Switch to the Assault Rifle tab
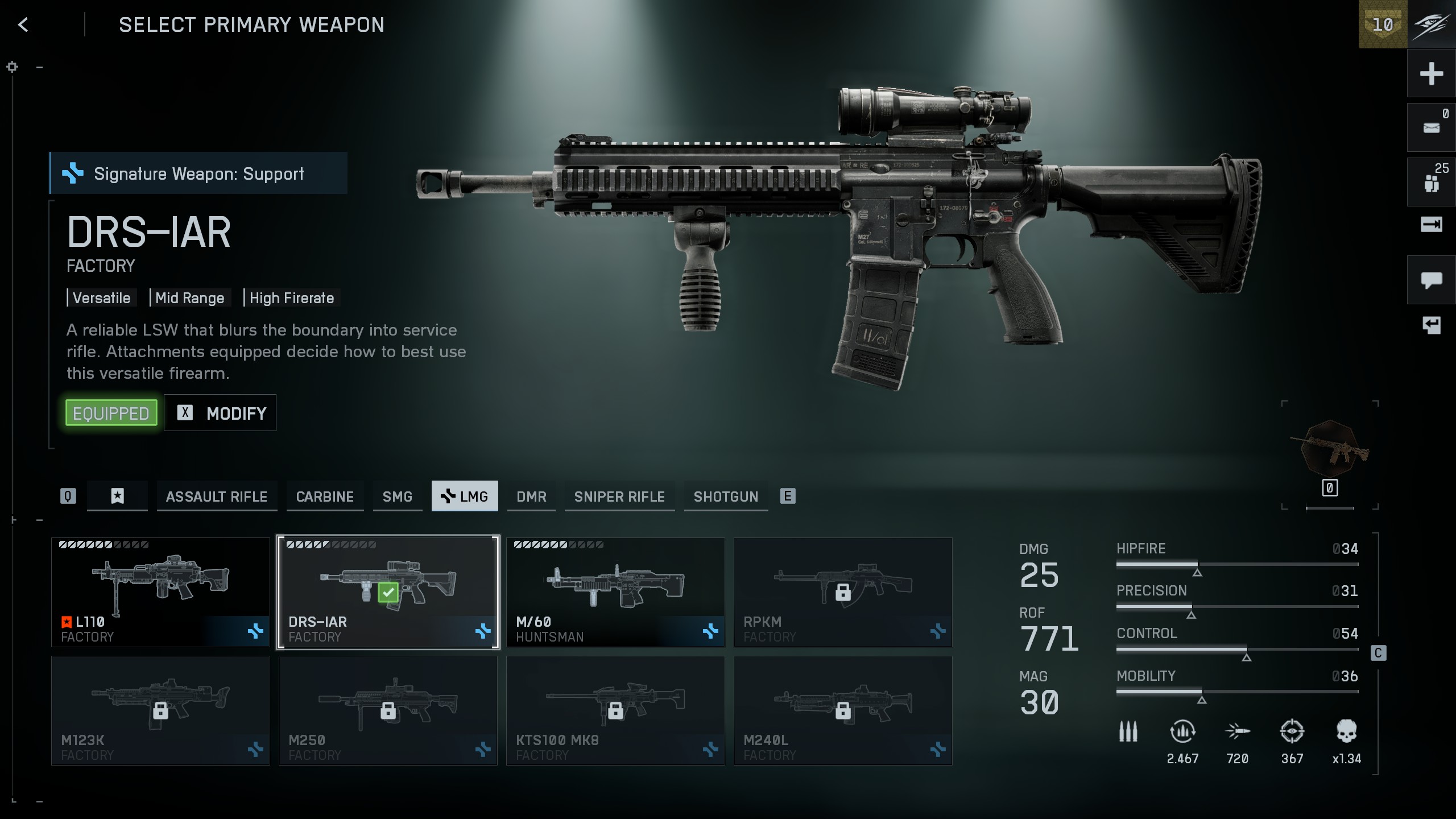The height and width of the screenshot is (819, 1456). click(x=217, y=497)
